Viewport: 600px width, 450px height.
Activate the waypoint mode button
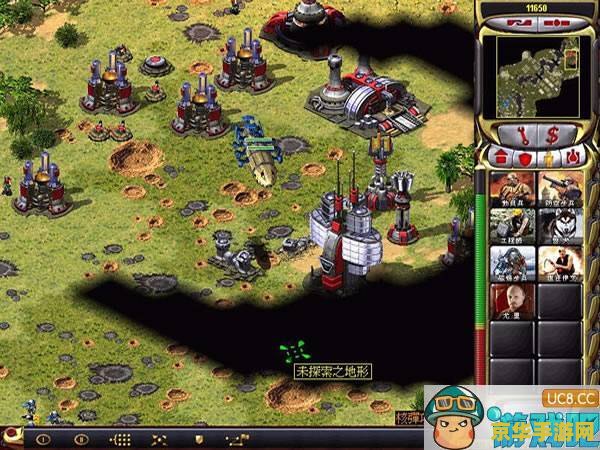point(237,438)
